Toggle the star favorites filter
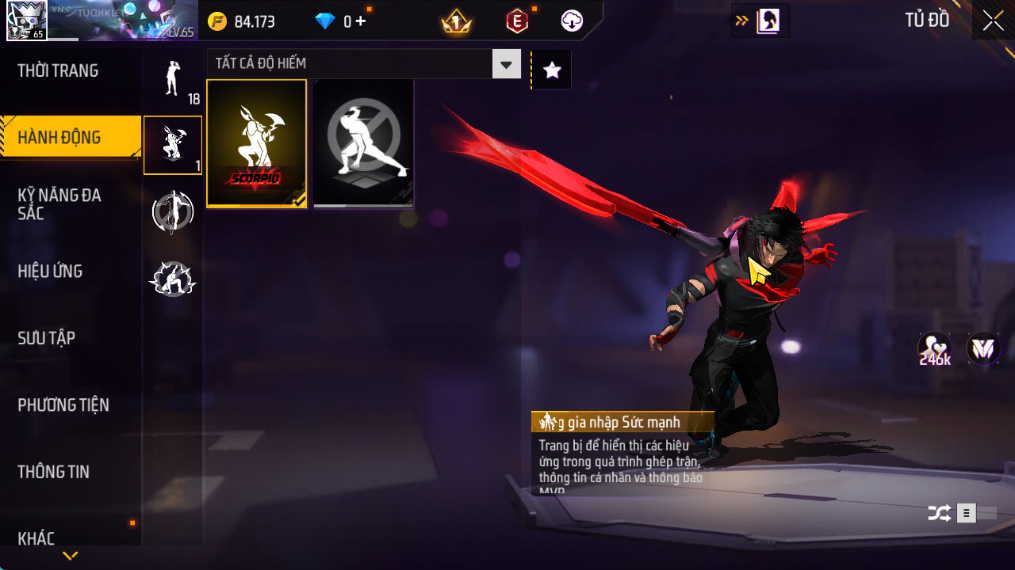 click(x=551, y=70)
